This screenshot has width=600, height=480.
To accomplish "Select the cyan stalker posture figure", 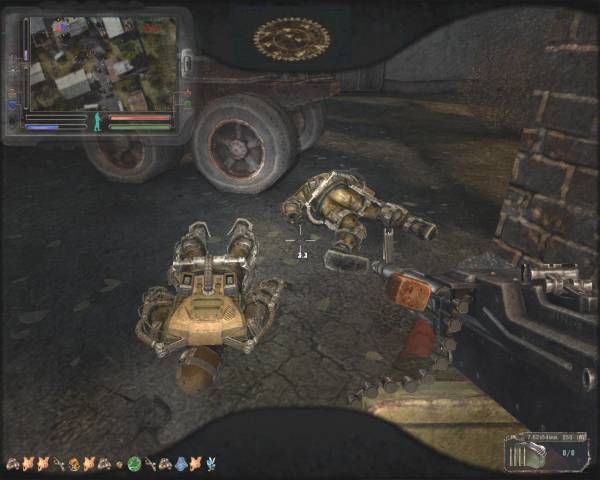I will pyautogui.click(x=98, y=122).
